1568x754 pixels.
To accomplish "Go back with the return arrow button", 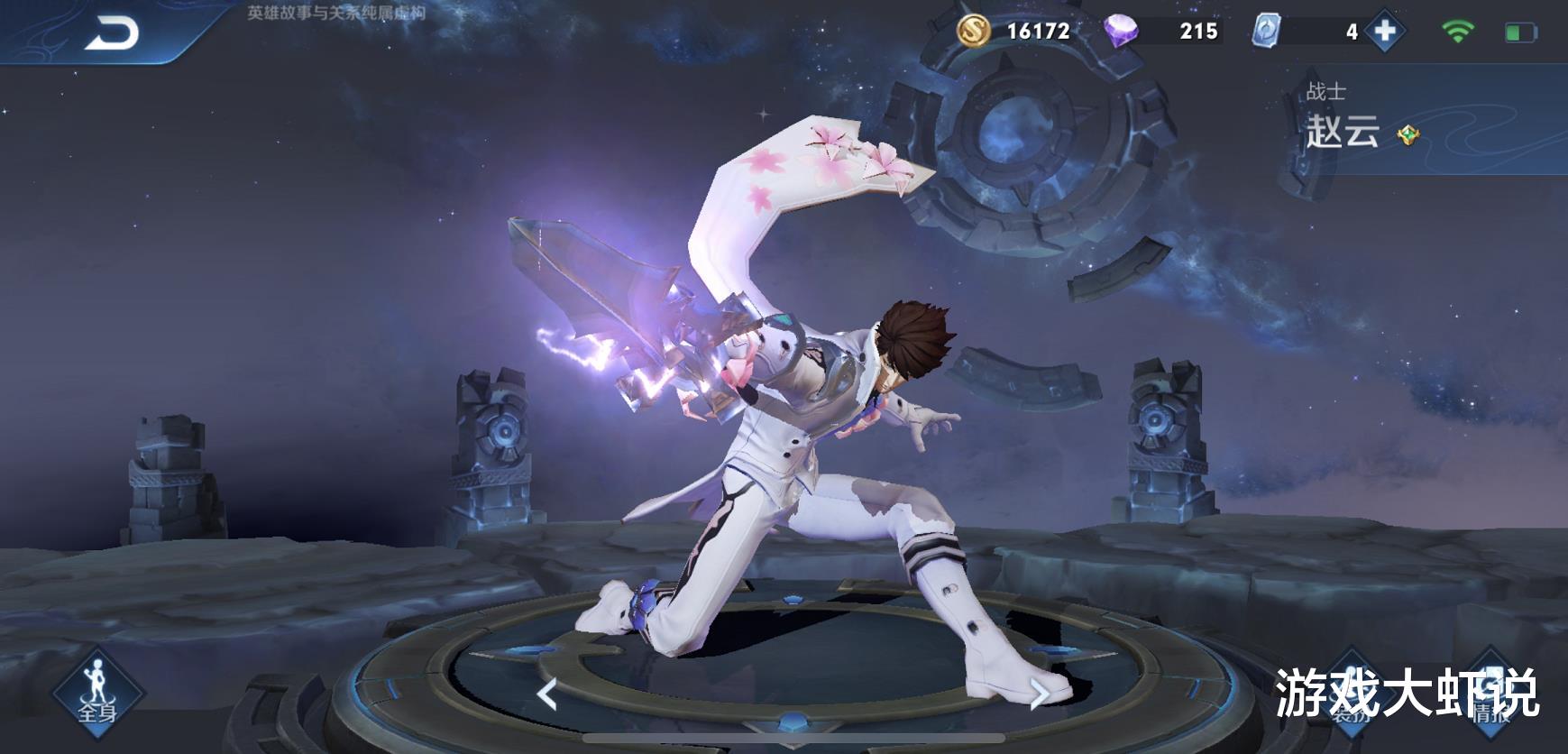I will 112,33.
